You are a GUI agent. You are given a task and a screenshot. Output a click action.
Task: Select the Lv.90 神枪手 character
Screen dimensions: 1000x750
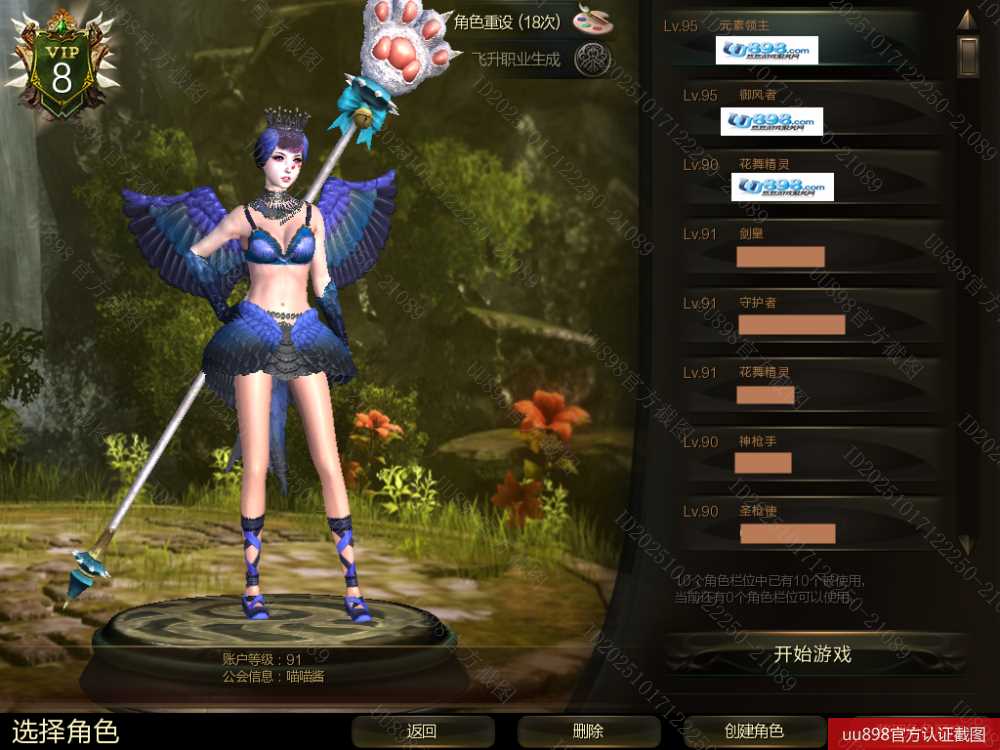click(800, 453)
